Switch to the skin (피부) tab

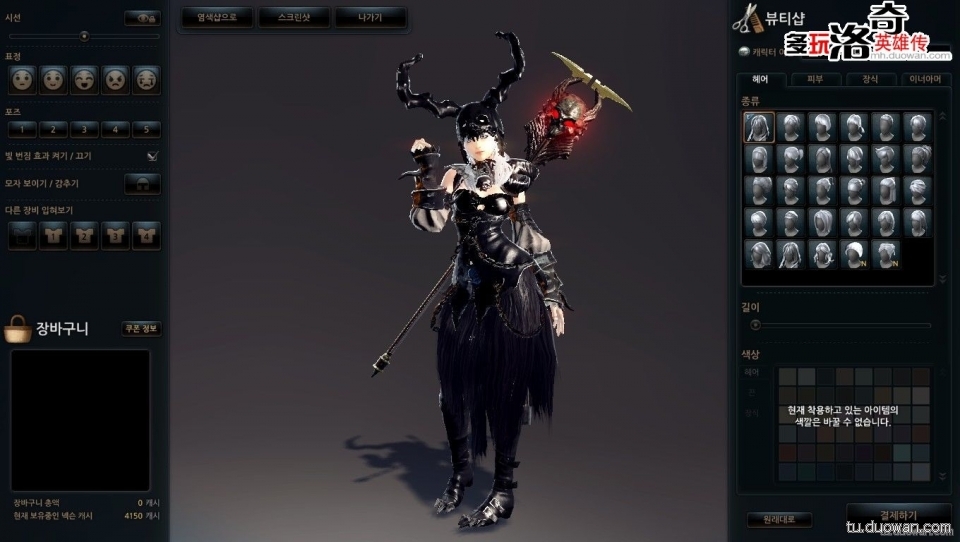817,80
